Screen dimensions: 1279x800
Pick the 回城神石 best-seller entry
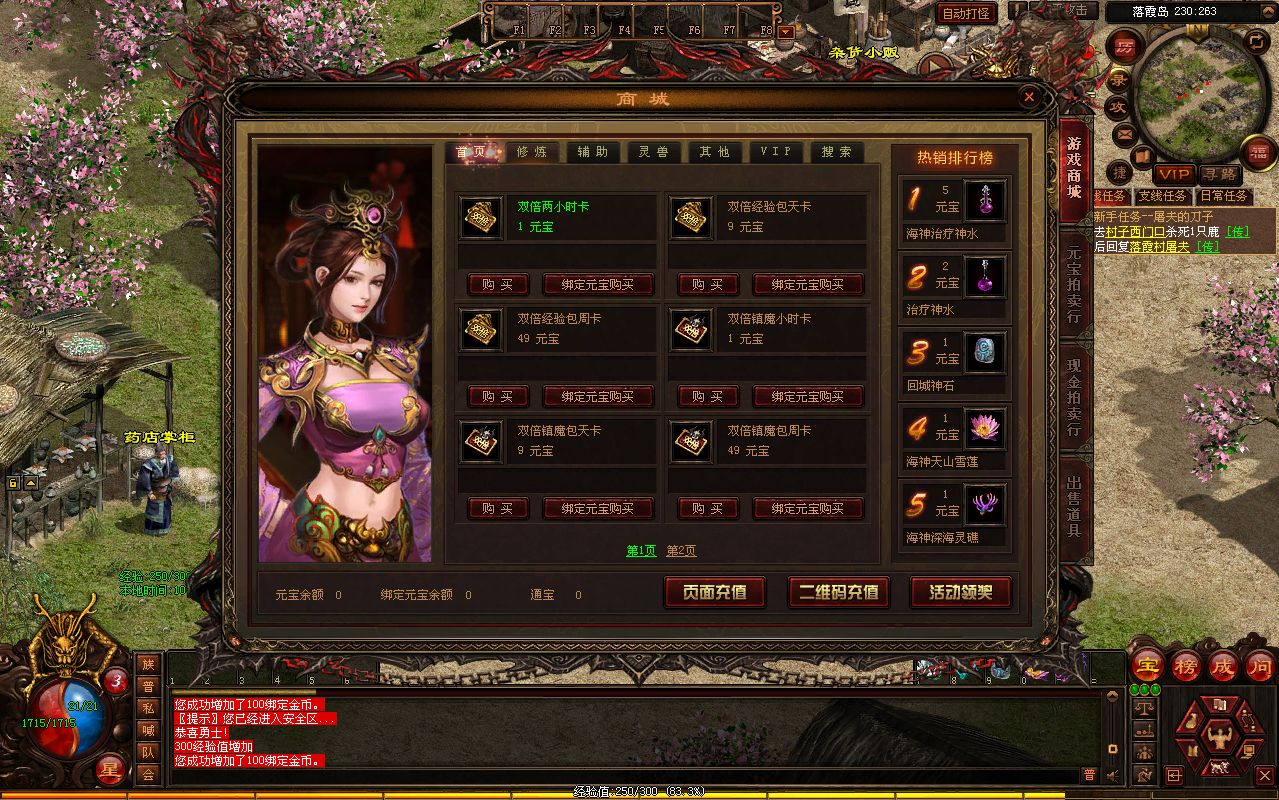(x=955, y=362)
